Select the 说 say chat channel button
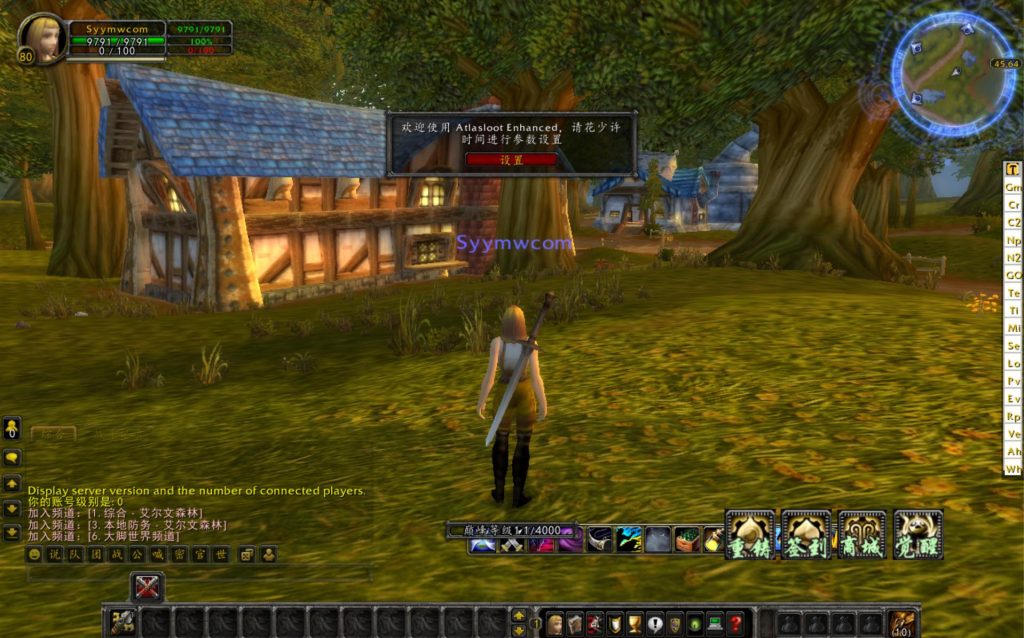1024x638 pixels. pos(53,554)
